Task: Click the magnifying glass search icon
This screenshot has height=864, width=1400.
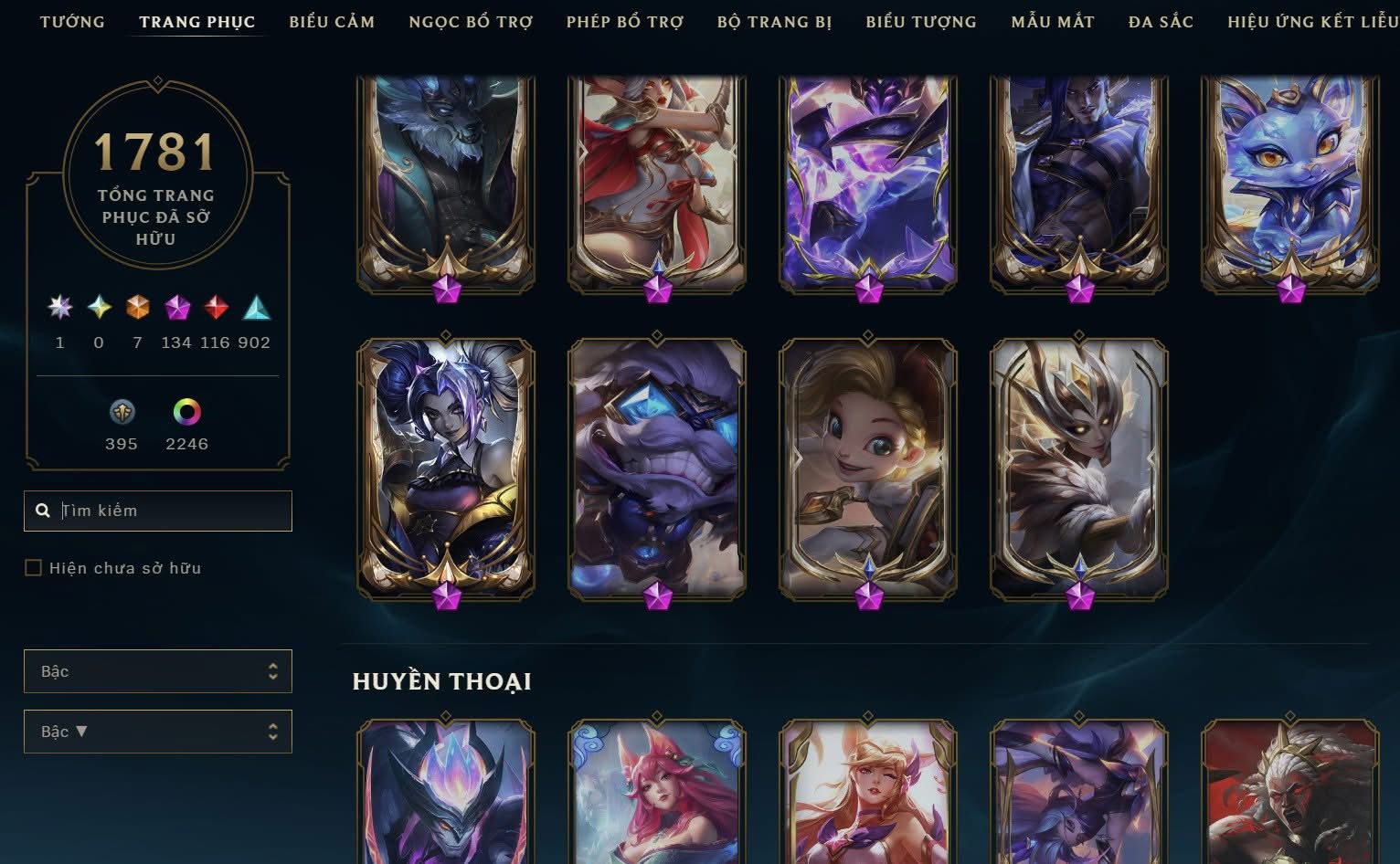Action: (x=43, y=511)
